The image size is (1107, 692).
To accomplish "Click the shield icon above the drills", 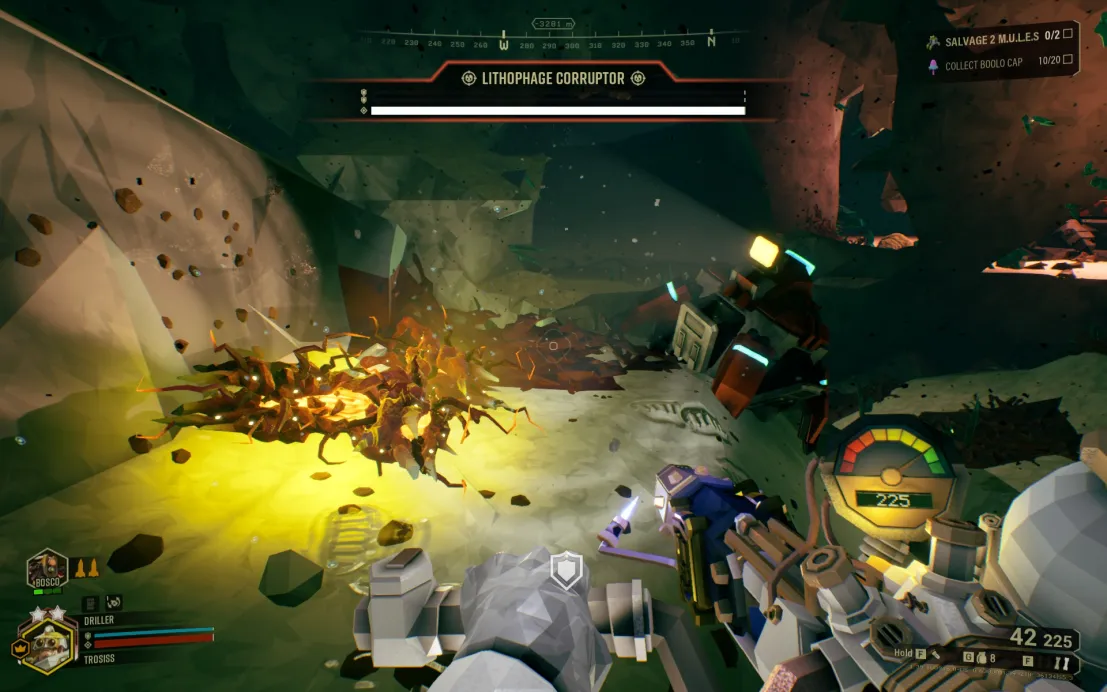I will pyautogui.click(x=567, y=572).
